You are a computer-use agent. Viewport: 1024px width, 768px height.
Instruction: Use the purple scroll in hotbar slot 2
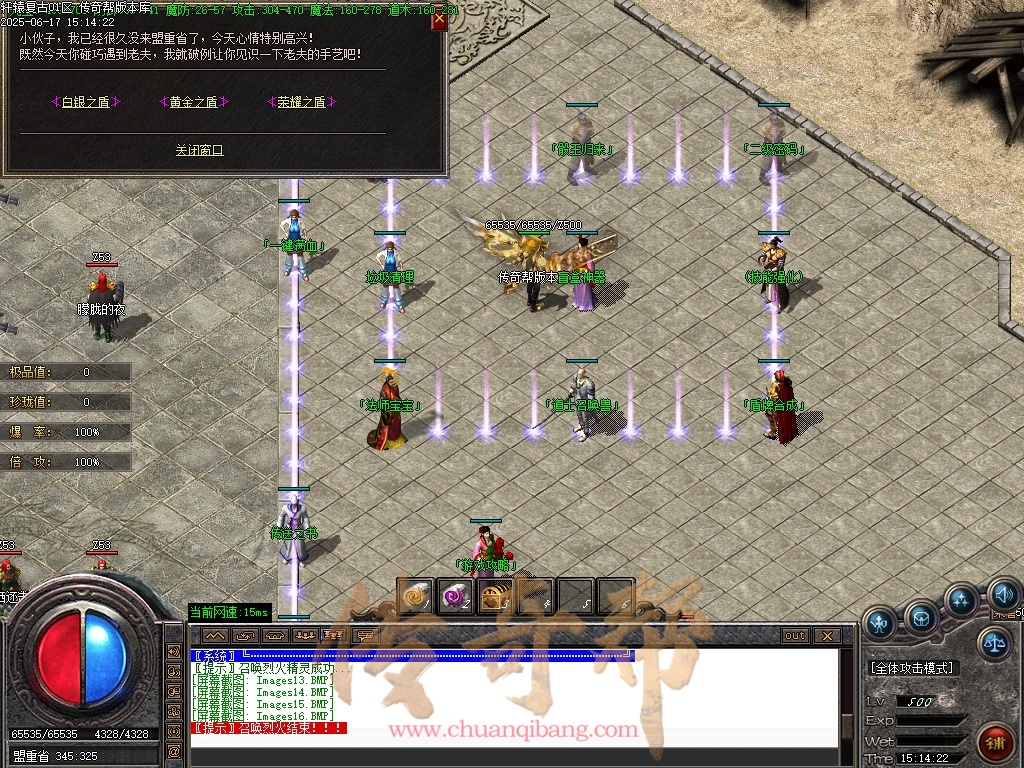coord(455,597)
